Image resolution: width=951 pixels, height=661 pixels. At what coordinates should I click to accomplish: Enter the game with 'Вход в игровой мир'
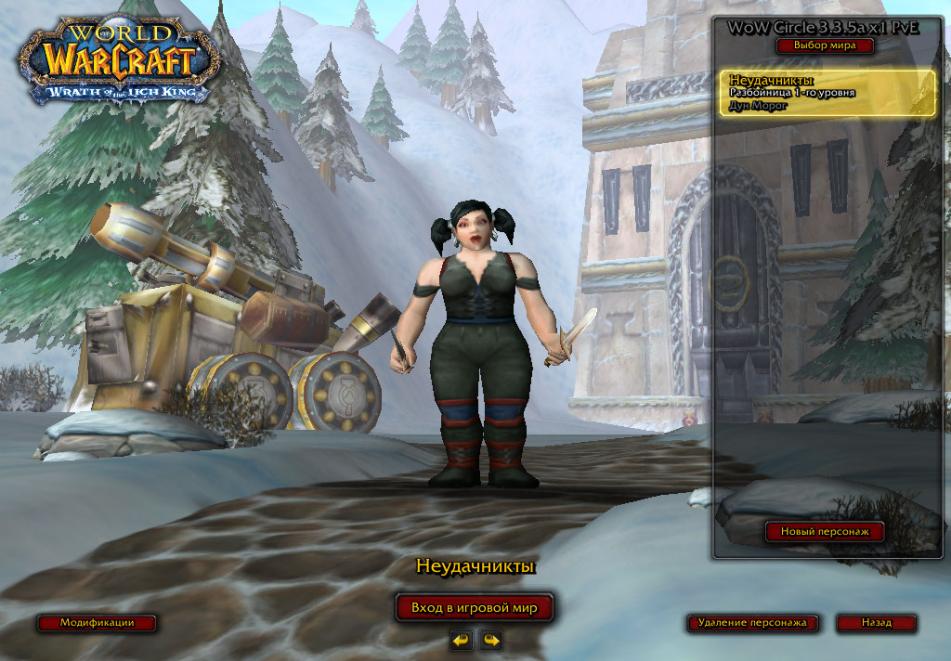[x=474, y=607]
